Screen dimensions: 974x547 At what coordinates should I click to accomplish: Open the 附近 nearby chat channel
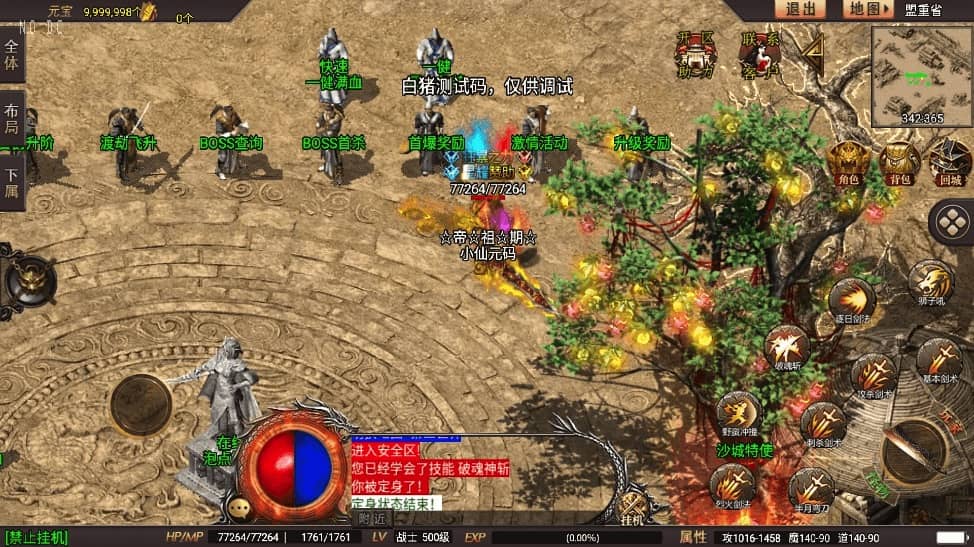tap(372, 518)
